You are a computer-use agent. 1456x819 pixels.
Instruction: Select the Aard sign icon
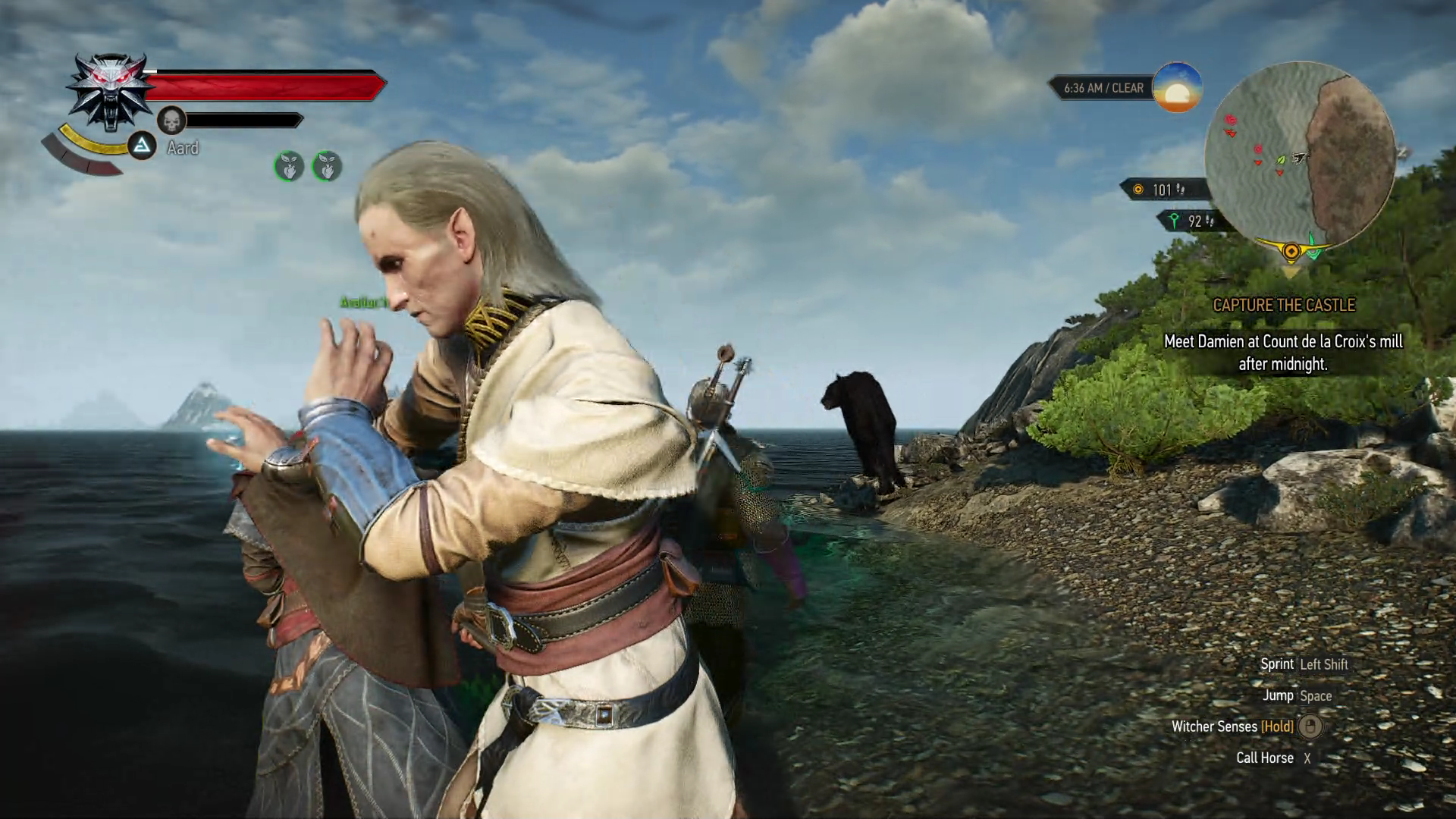(141, 146)
